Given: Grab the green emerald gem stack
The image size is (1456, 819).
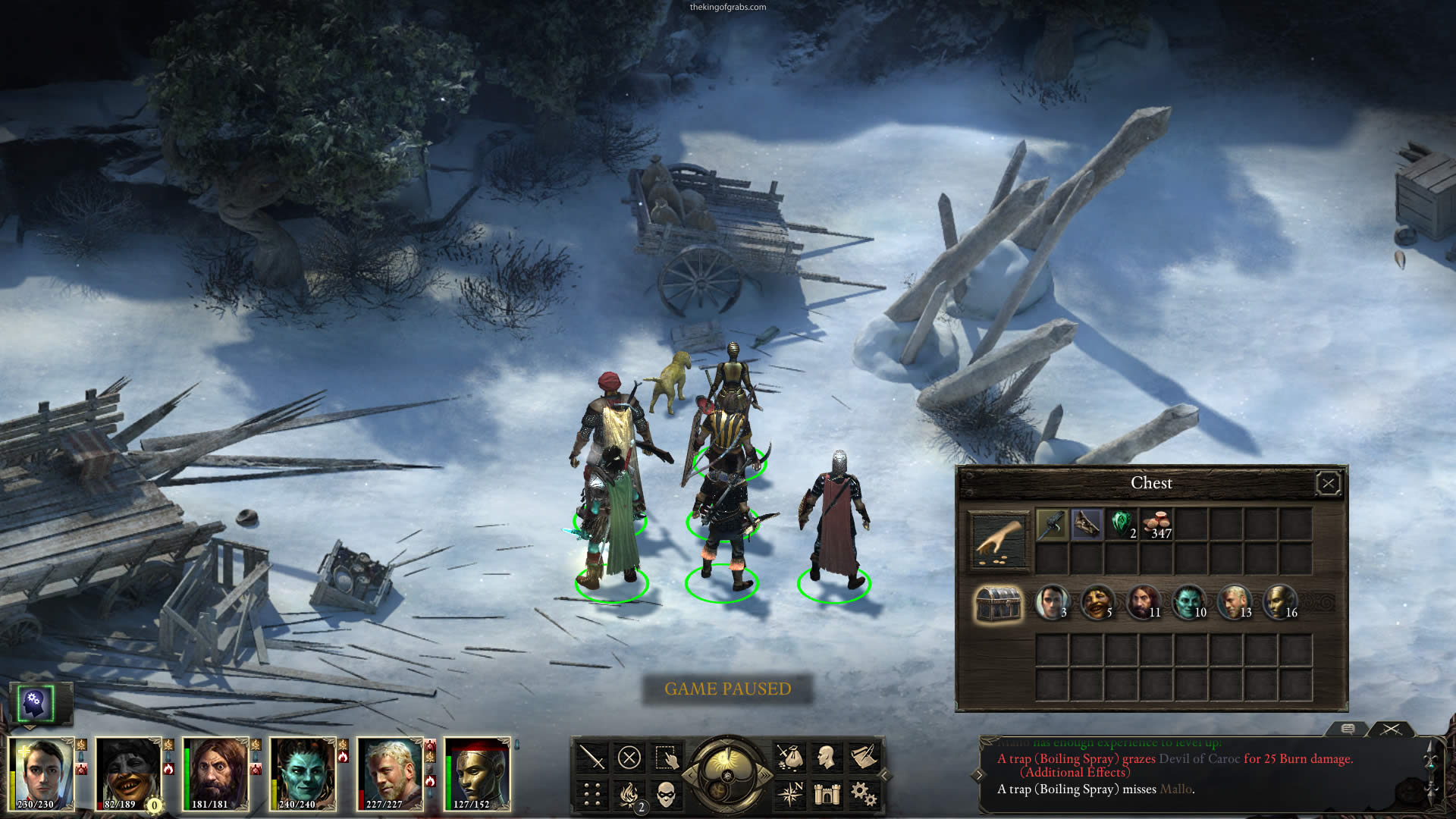Looking at the screenshot, I should coord(1122,524).
